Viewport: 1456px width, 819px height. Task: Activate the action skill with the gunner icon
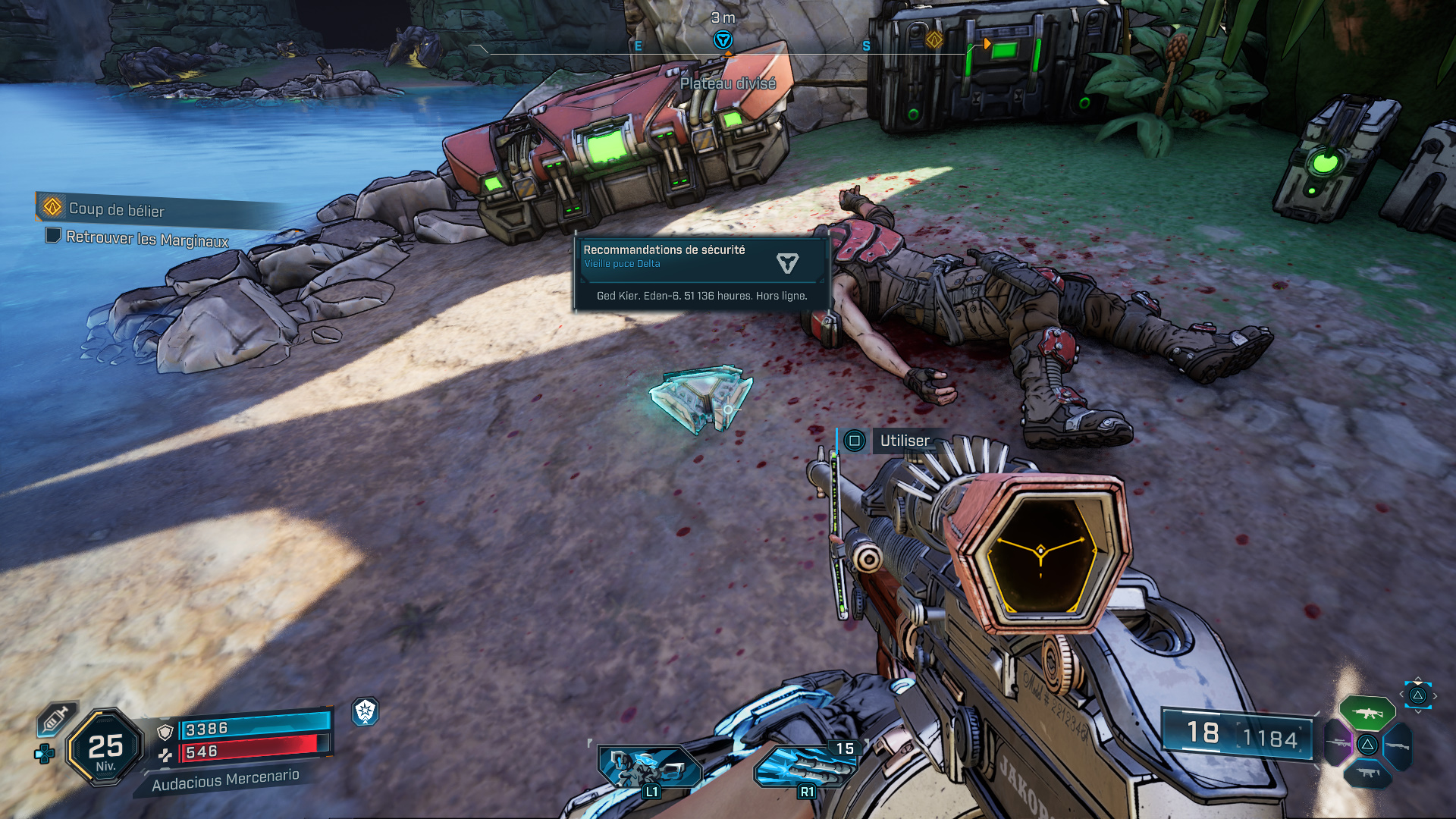point(648,767)
